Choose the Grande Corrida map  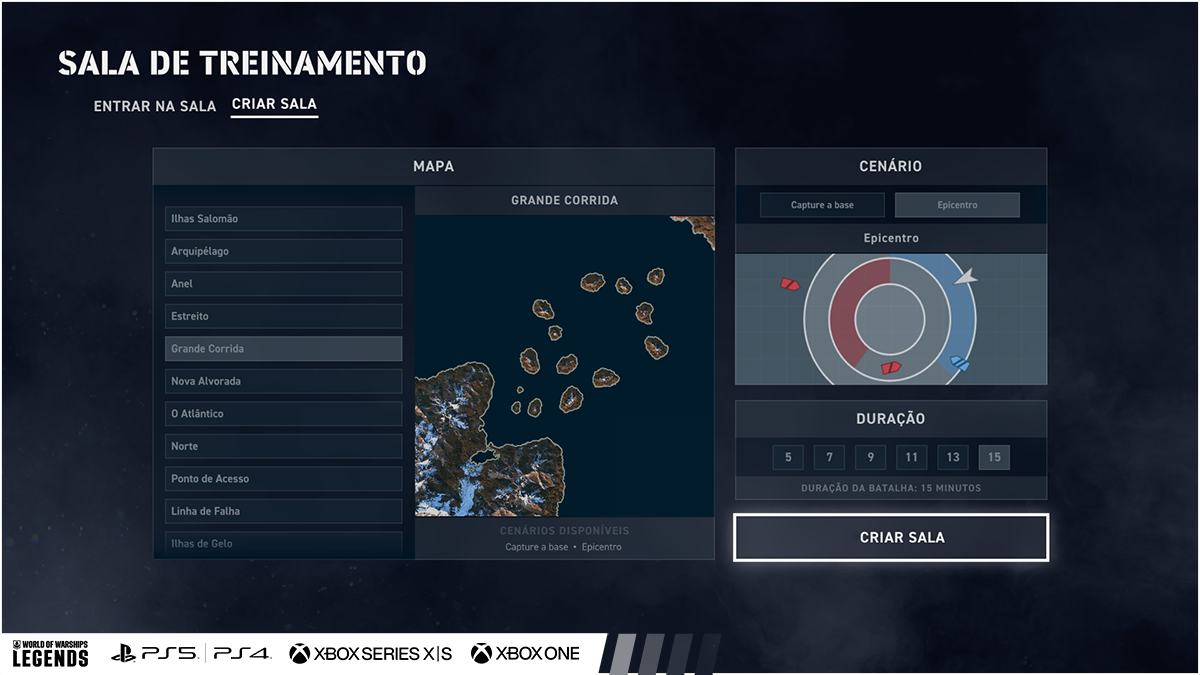(x=283, y=349)
